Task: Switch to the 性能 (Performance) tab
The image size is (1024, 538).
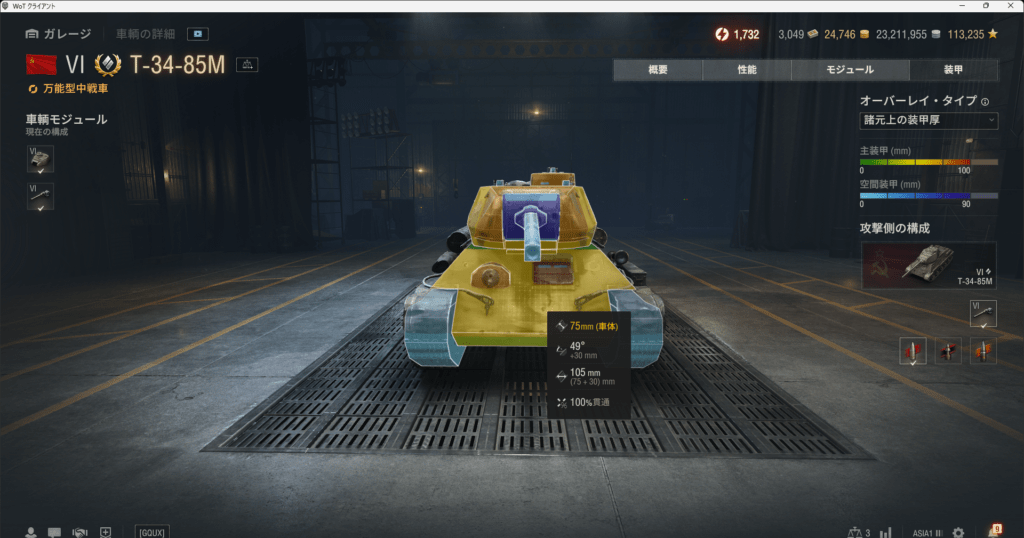Action: point(746,70)
